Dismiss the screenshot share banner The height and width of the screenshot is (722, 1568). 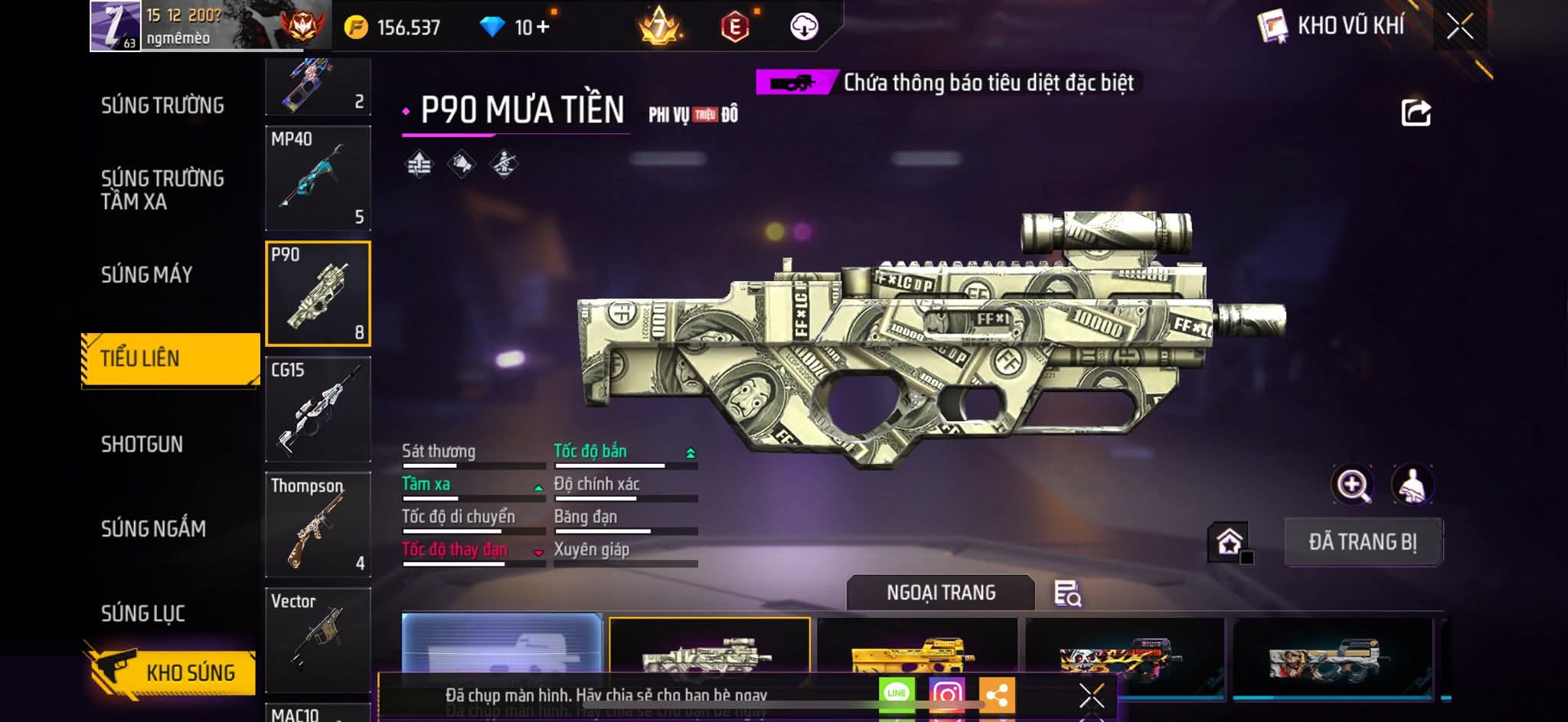pyautogui.click(x=1091, y=695)
